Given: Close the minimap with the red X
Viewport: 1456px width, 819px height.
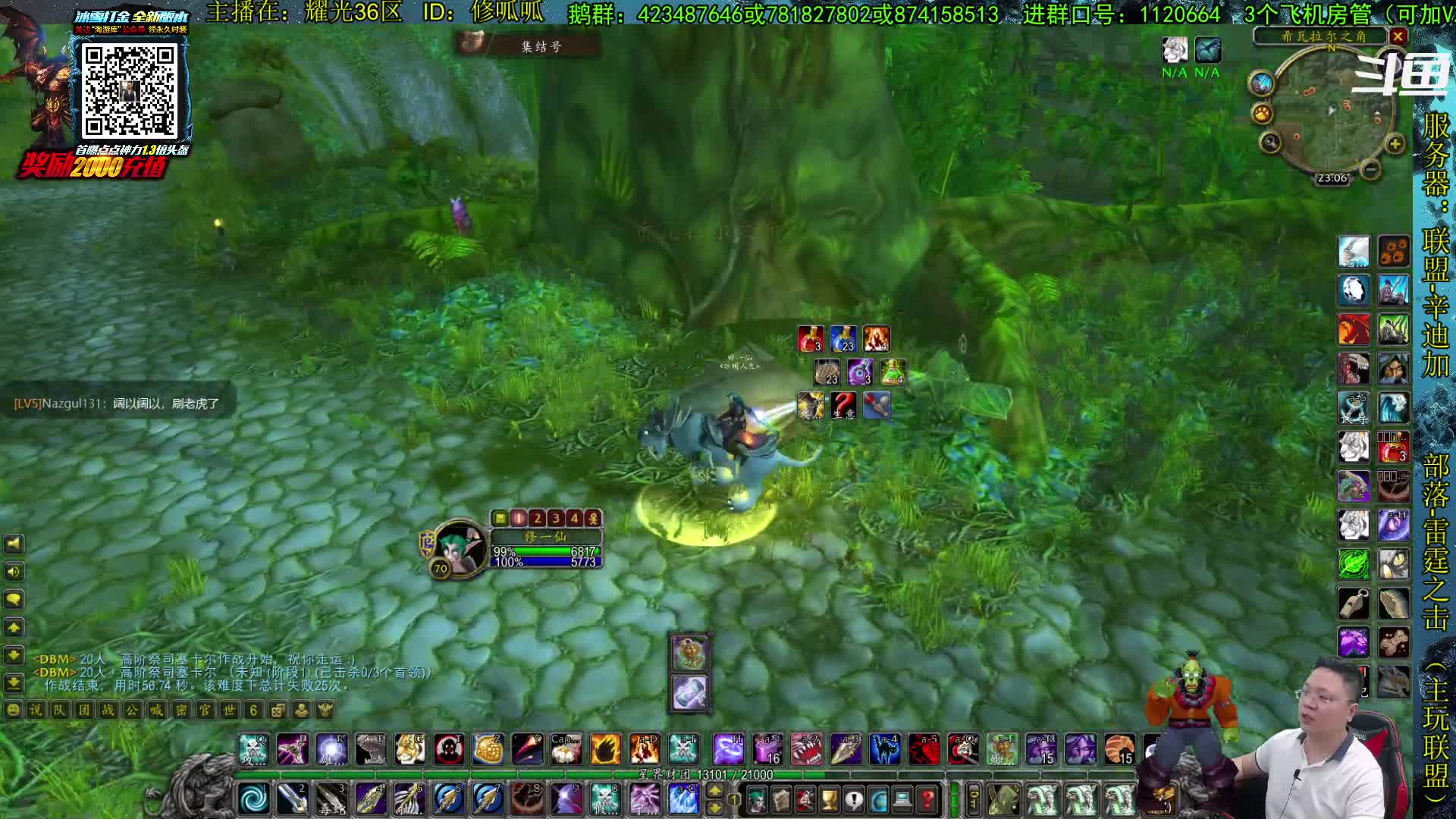Looking at the screenshot, I should click(x=1398, y=36).
